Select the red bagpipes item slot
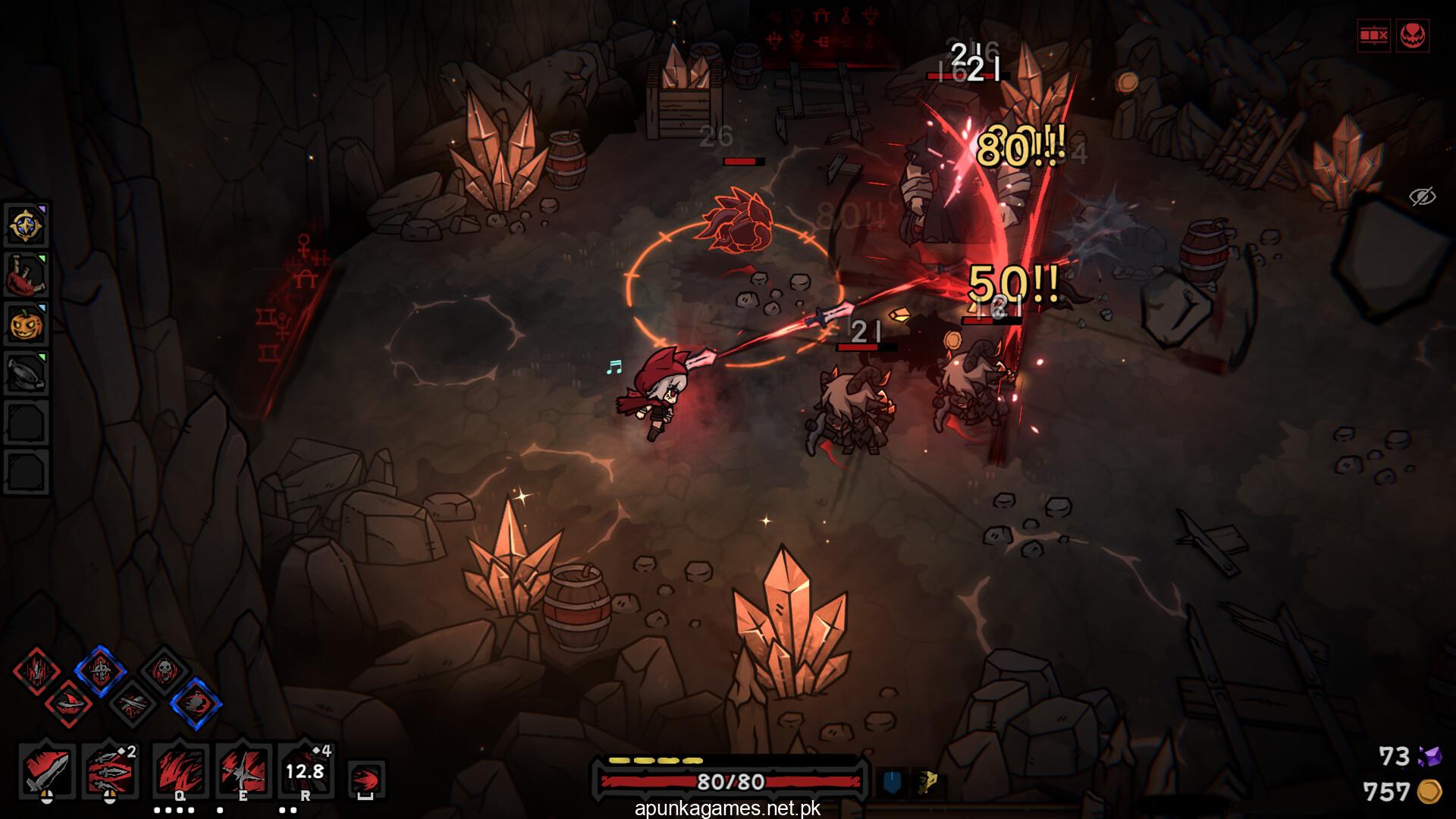1456x819 pixels. [27, 275]
